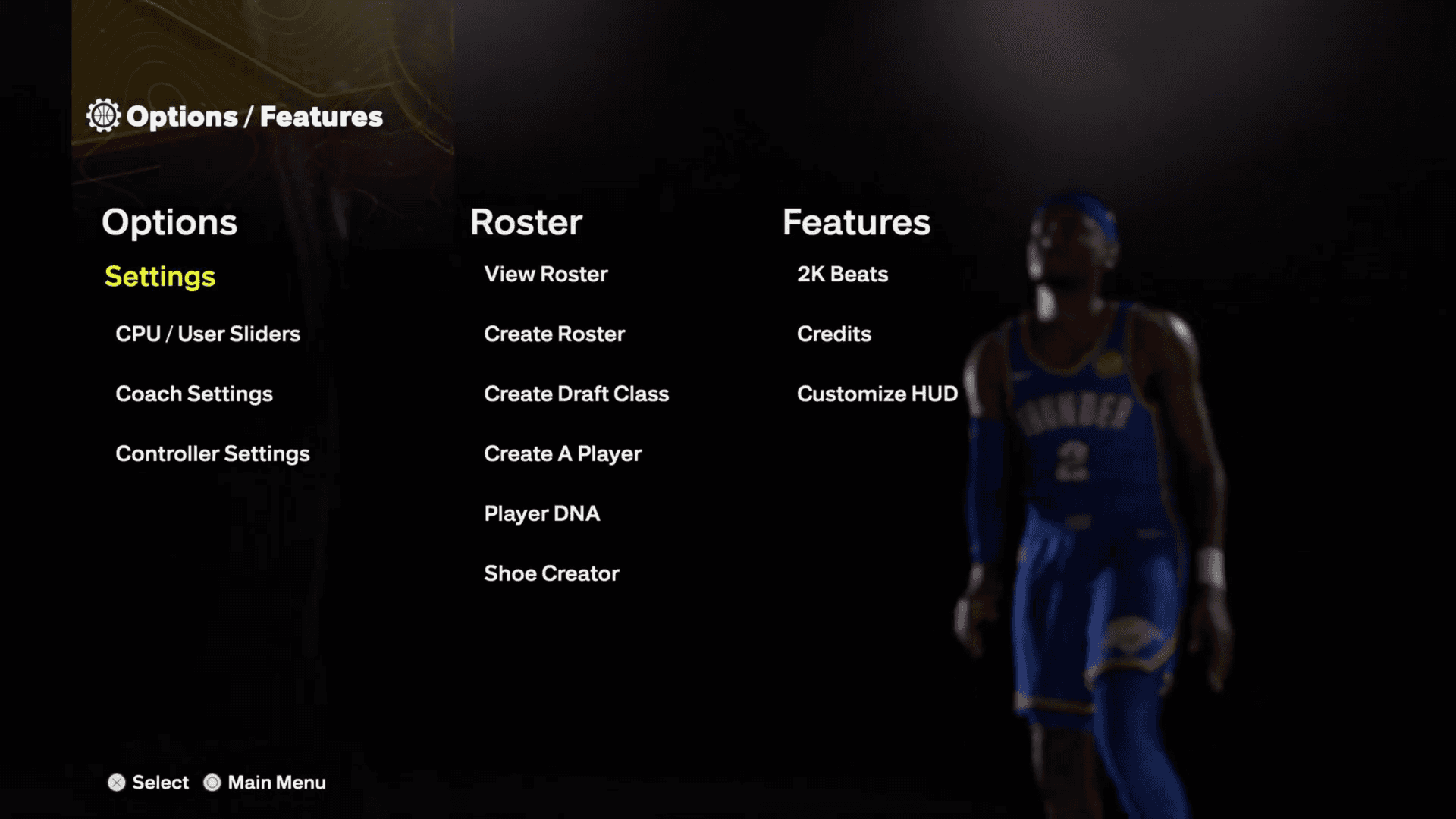Open Controller Settings
1456x819 pixels.
[x=212, y=453]
